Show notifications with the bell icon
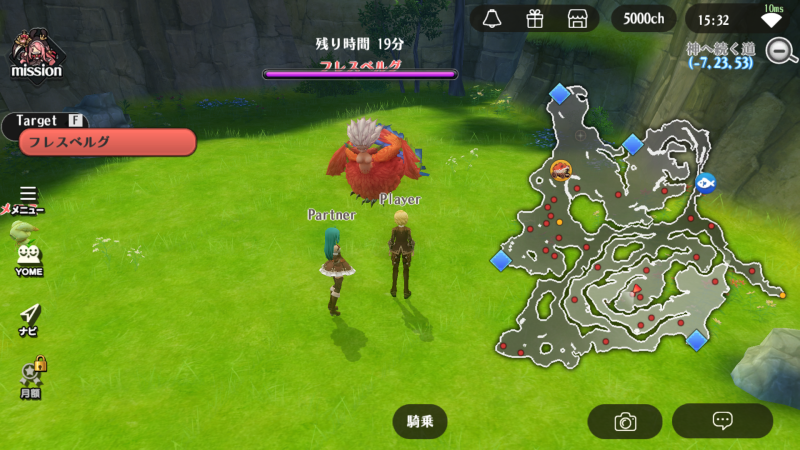 491,19
